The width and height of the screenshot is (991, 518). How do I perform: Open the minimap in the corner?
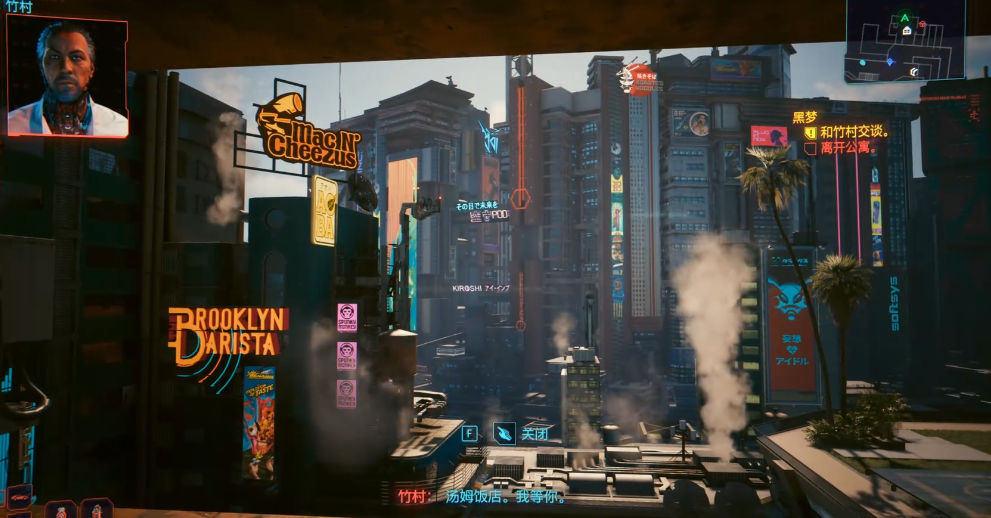pyautogui.click(x=905, y=40)
